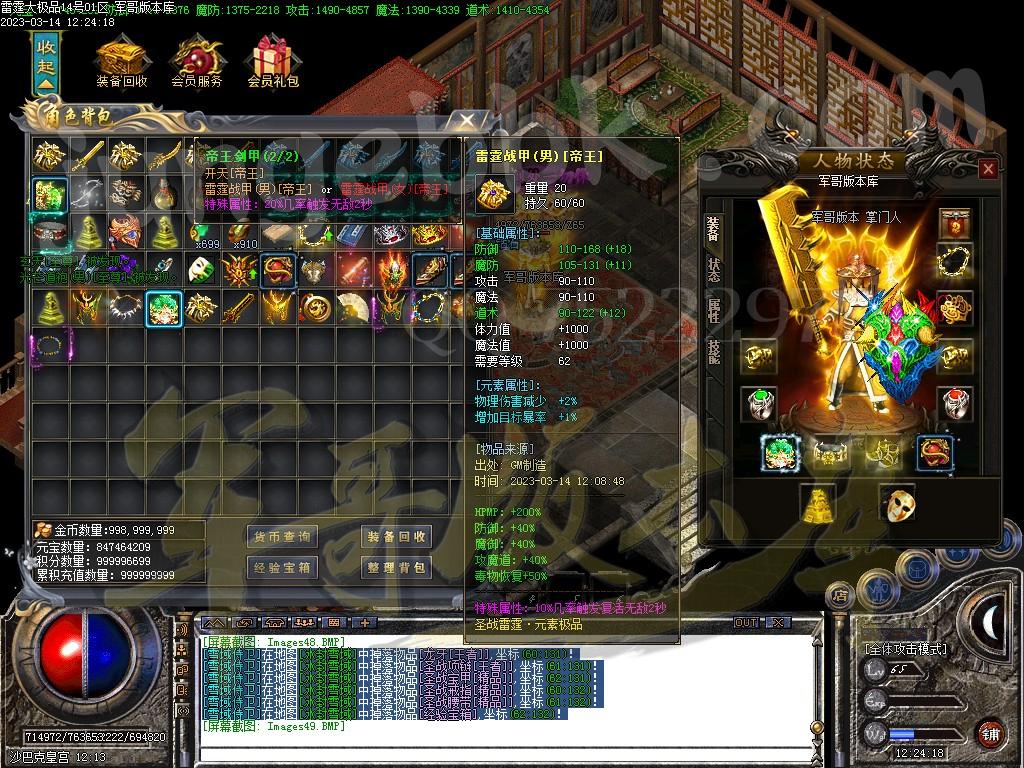1024x768 pixels.
Task: Switch to the 状态 tab
Action: pyautogui.click(x=714, y=272)
